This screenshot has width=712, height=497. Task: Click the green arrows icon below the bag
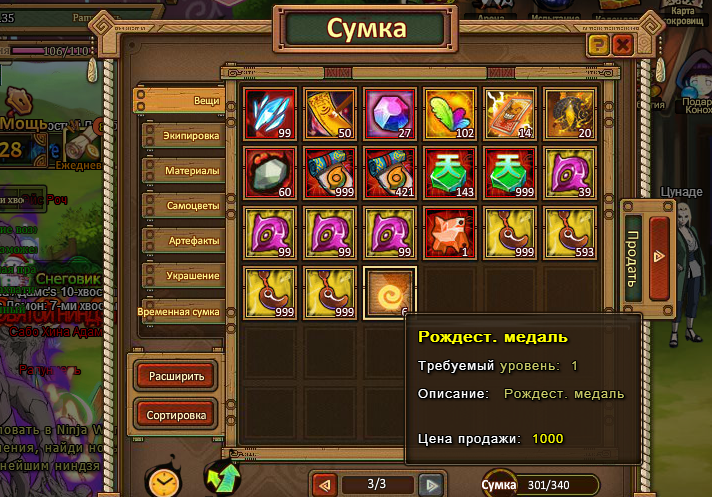pos(222,478)
